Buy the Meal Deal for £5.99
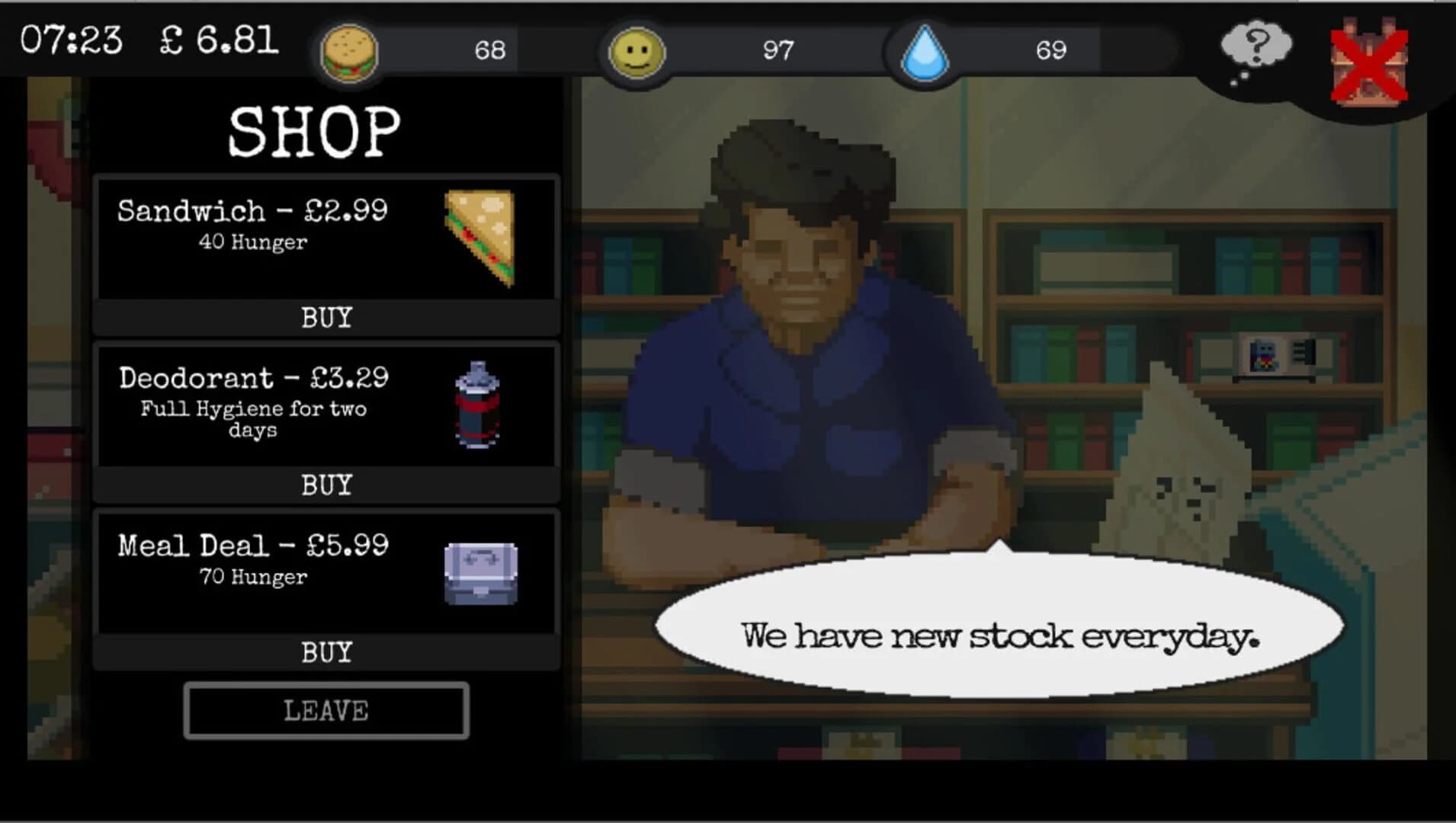The width and height of the screenshot is (1456, 823). coord(326,652)
